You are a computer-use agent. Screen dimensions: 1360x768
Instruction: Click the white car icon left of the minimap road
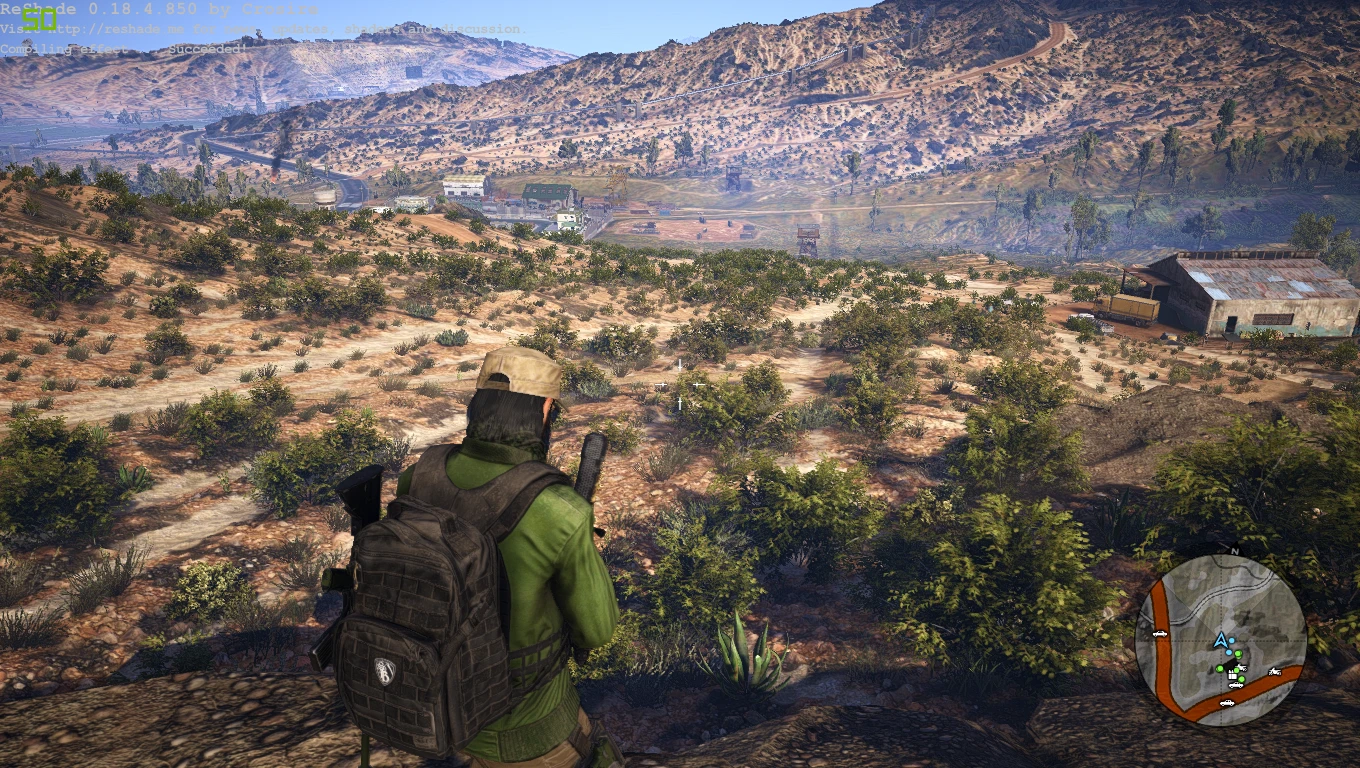(x=1160, y=633)
